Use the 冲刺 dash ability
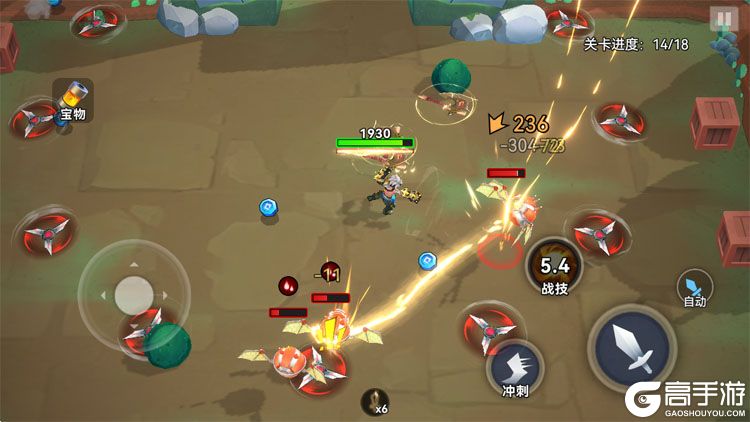This screenshot has height=422, width=750. pos(515,367)
